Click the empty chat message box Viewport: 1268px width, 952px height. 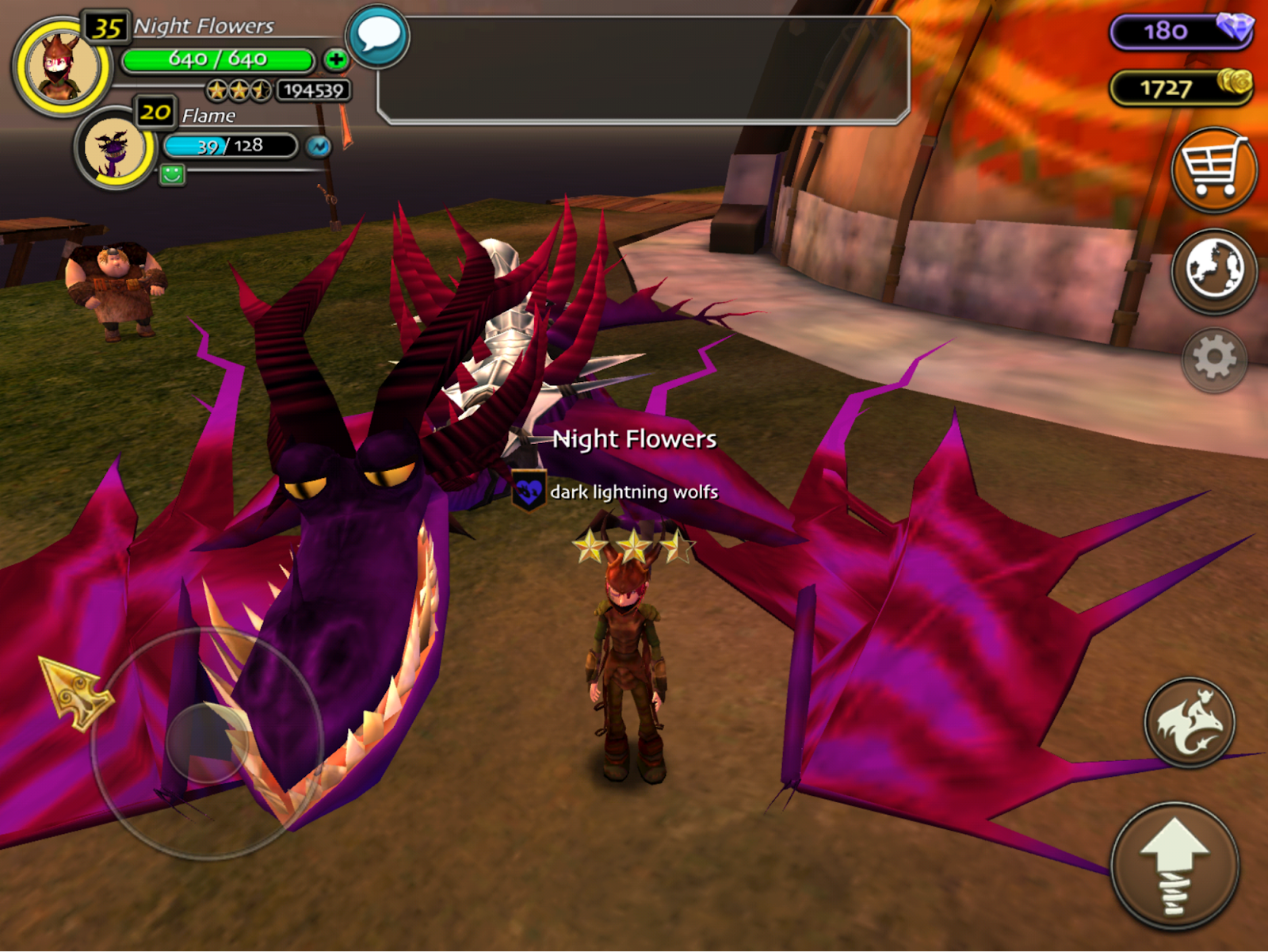coord(643,70)
